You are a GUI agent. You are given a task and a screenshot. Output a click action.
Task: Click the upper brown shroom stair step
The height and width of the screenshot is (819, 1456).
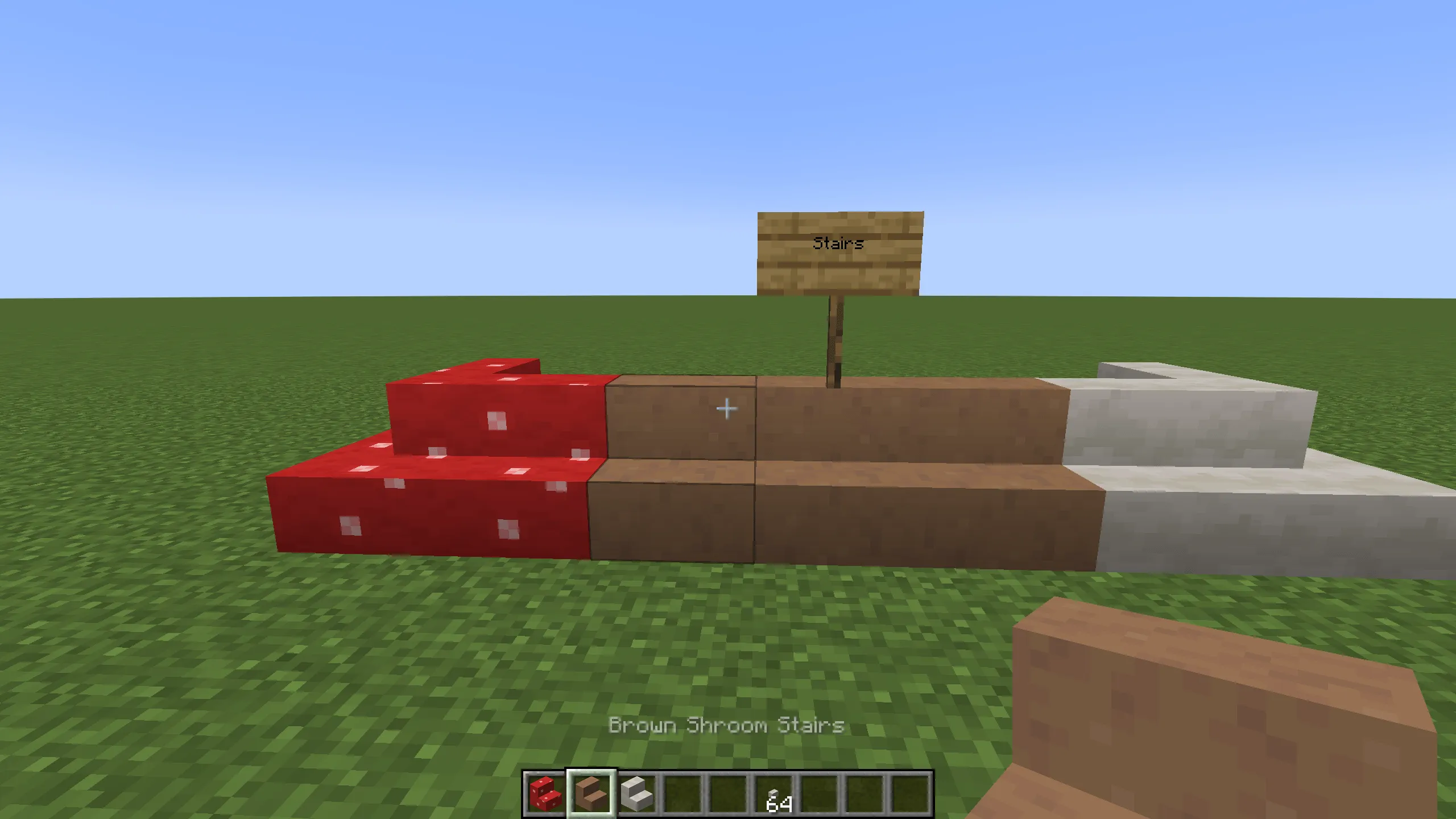coord(910,421)
